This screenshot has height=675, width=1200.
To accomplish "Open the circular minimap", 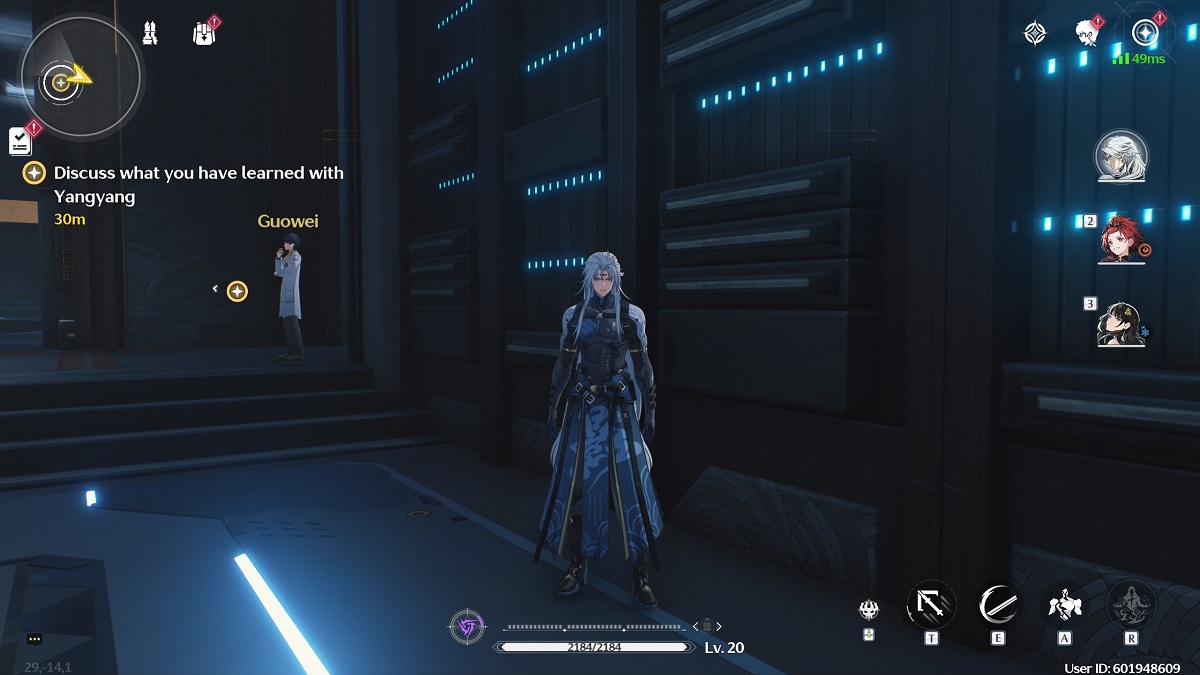I will tap(81, 78).
